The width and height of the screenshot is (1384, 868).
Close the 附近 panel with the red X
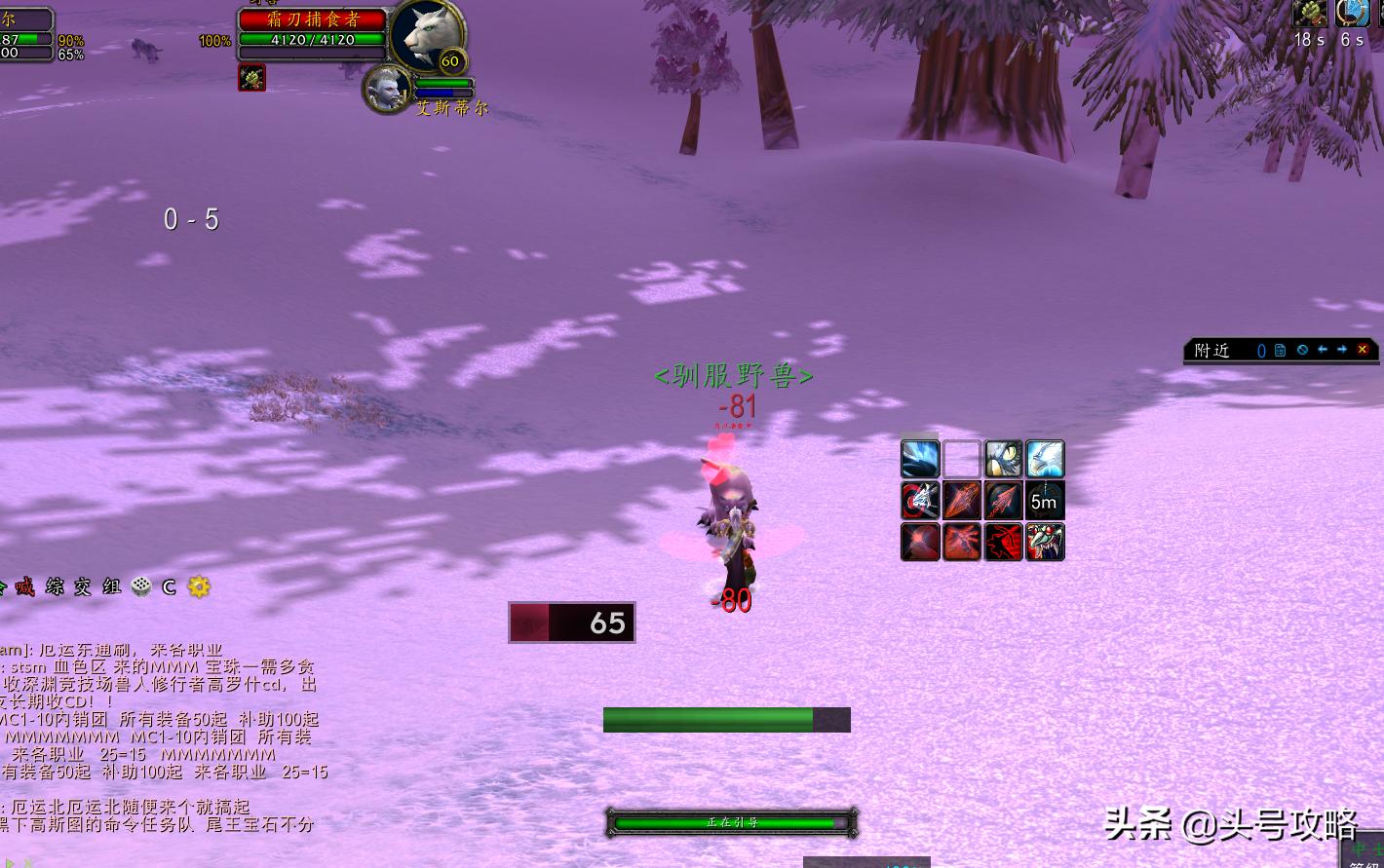pos(1363,350)
